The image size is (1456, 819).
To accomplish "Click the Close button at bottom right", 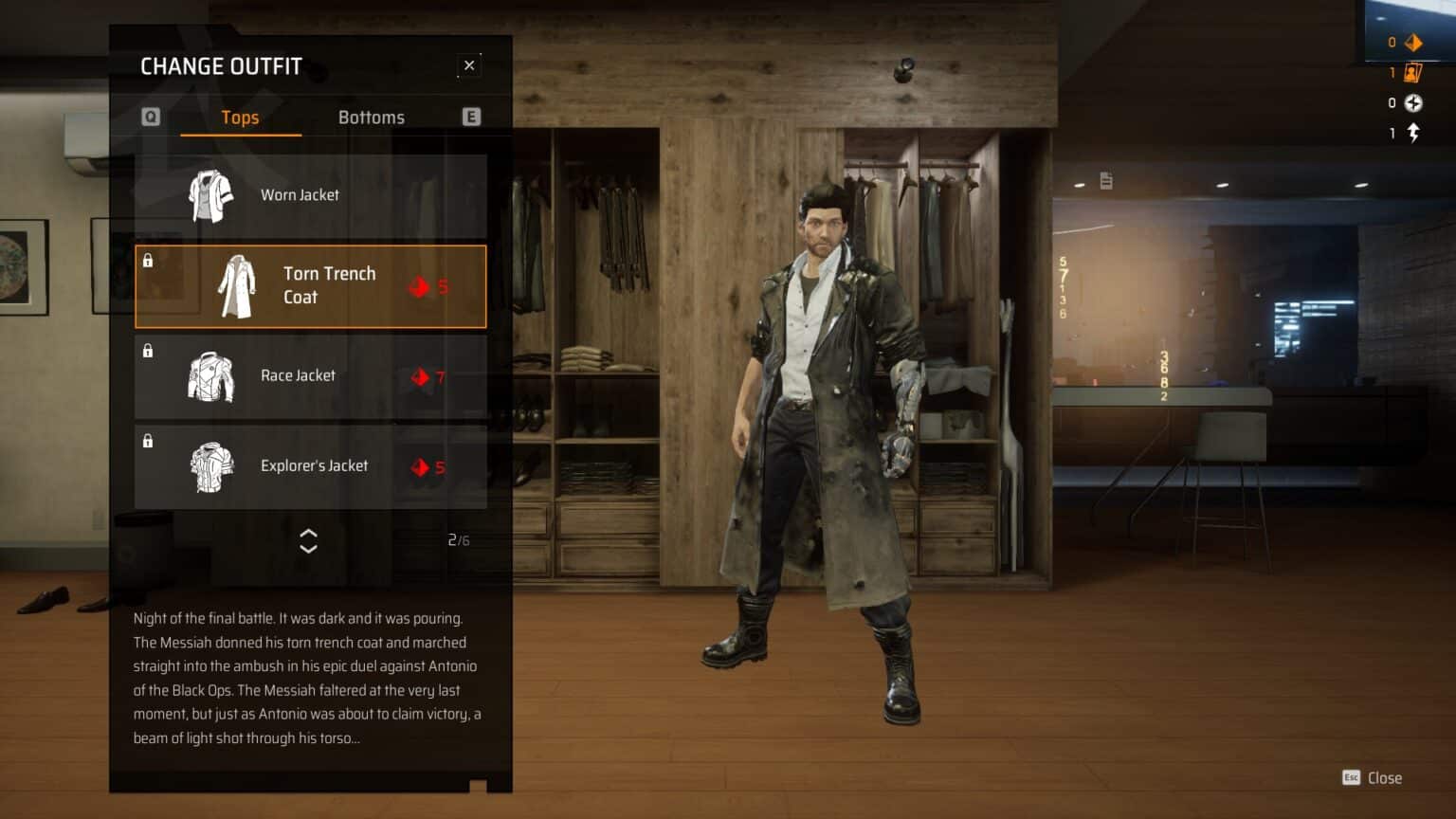I will tap(1373, 778).
